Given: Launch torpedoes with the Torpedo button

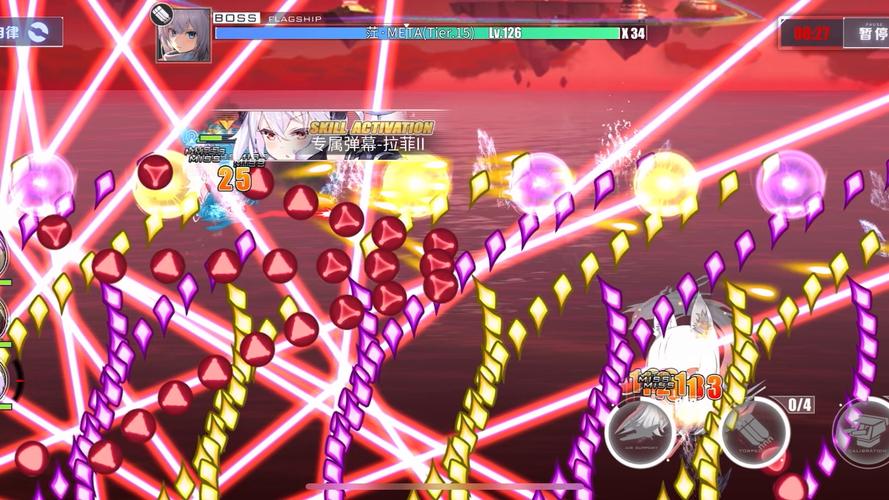Looking at the screenshot, I should click(755, 432).
